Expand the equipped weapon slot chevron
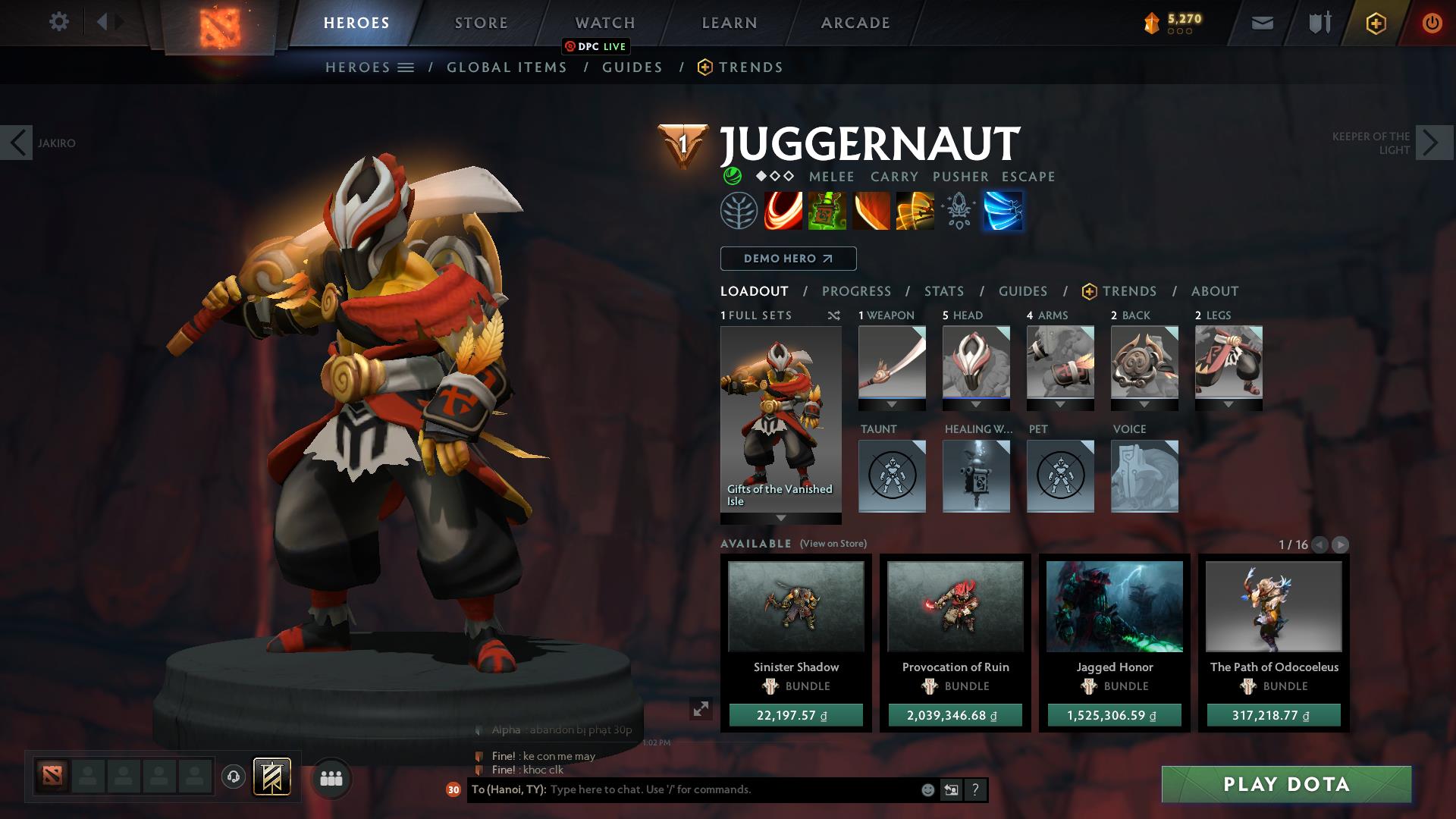This screenshot has width=1456, height=819. (892, 404)
